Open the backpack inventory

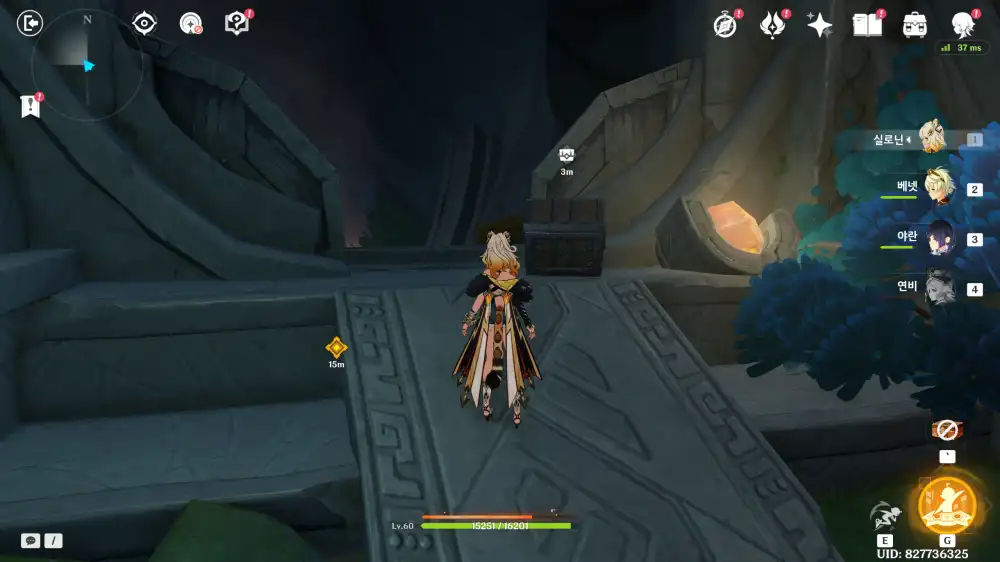click(914, 25)
